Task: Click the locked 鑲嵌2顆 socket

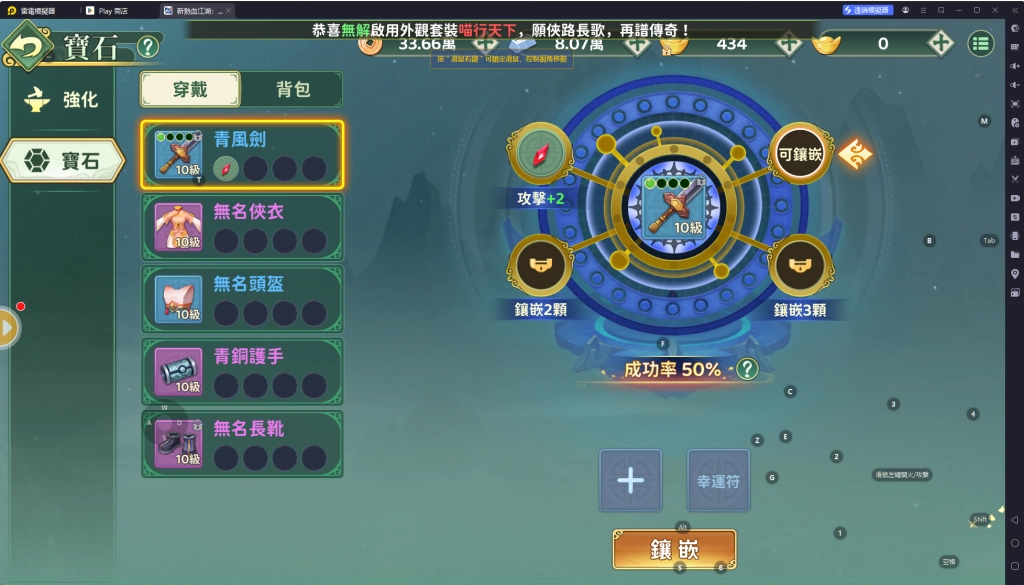Action: click(x=540, y=266)
